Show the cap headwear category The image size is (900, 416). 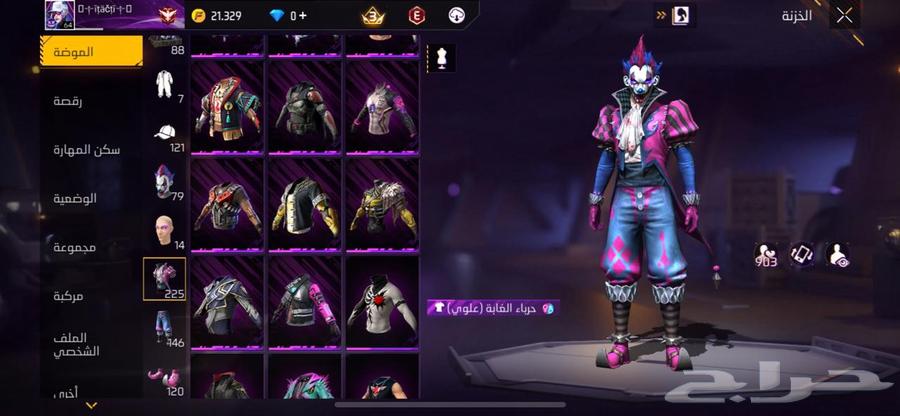pyautogui.click(x=165, y=132)
